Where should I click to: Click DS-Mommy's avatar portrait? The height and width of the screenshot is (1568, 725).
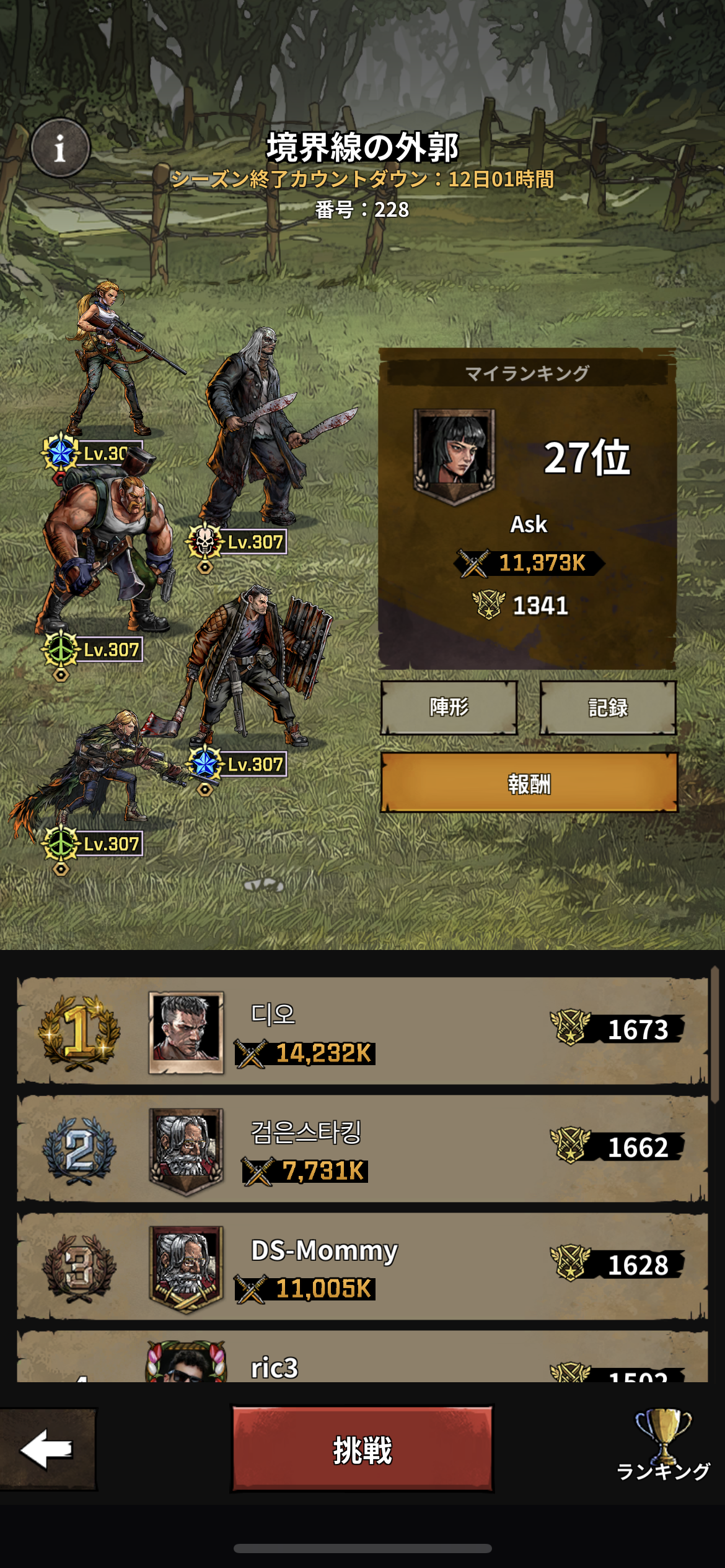(186, 1267)
